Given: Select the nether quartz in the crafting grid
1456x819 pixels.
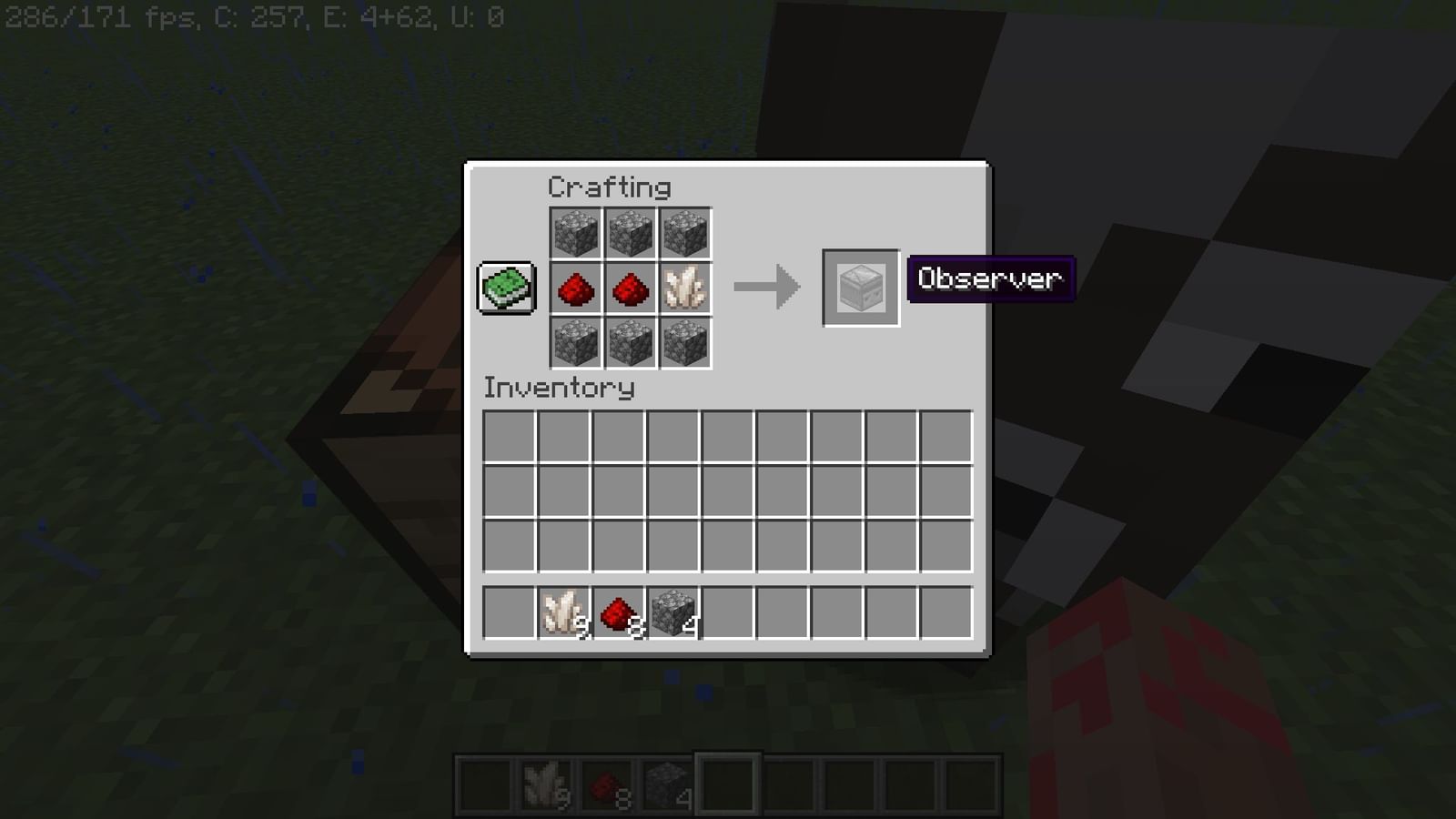Looking at the screenshot, I should (x=687, y=289).
